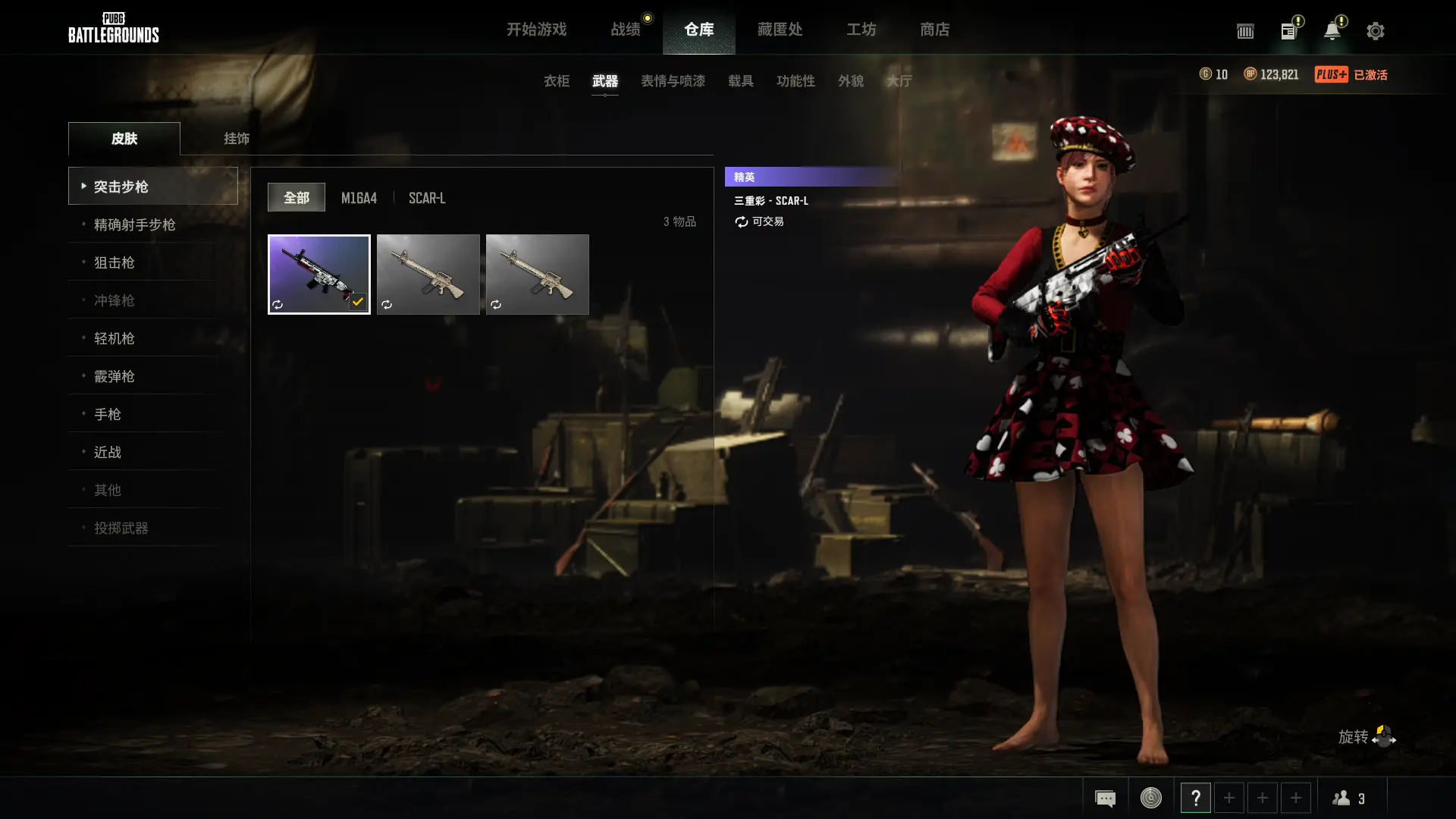Visit the 商店 store
Image resolution: width=1456 pixels, height=819 pixels.
(934, 30)
